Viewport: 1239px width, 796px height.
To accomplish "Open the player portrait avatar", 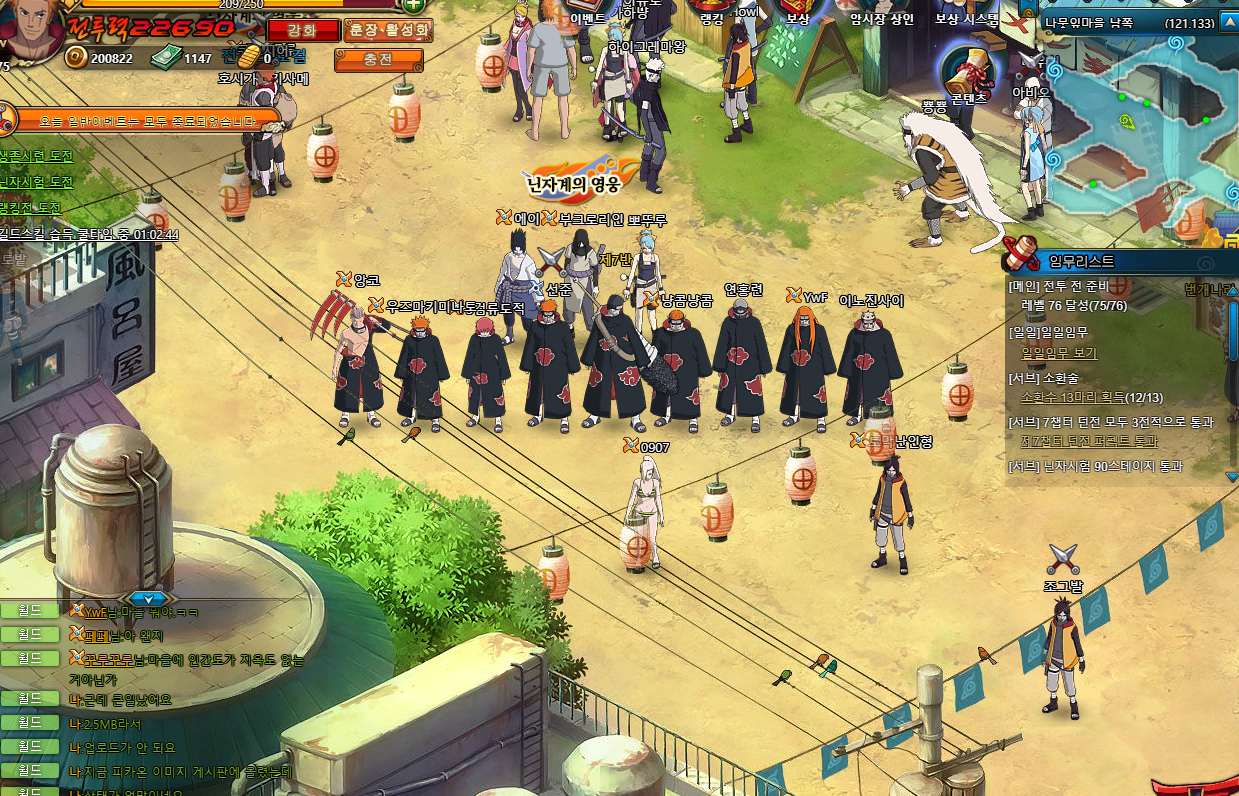I will coord(29,30).
